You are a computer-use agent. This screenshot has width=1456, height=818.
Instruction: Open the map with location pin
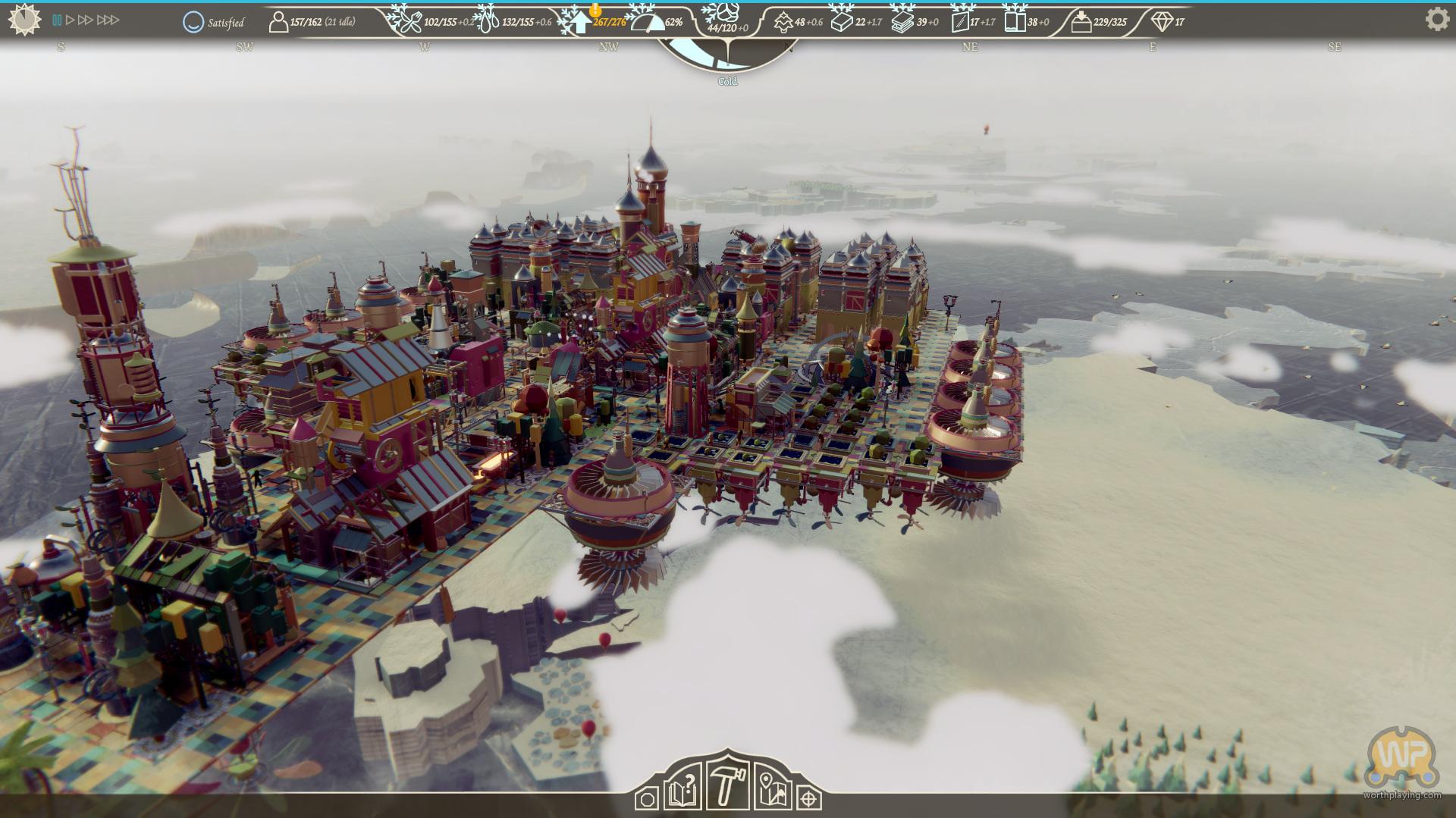tap(773, 791)
